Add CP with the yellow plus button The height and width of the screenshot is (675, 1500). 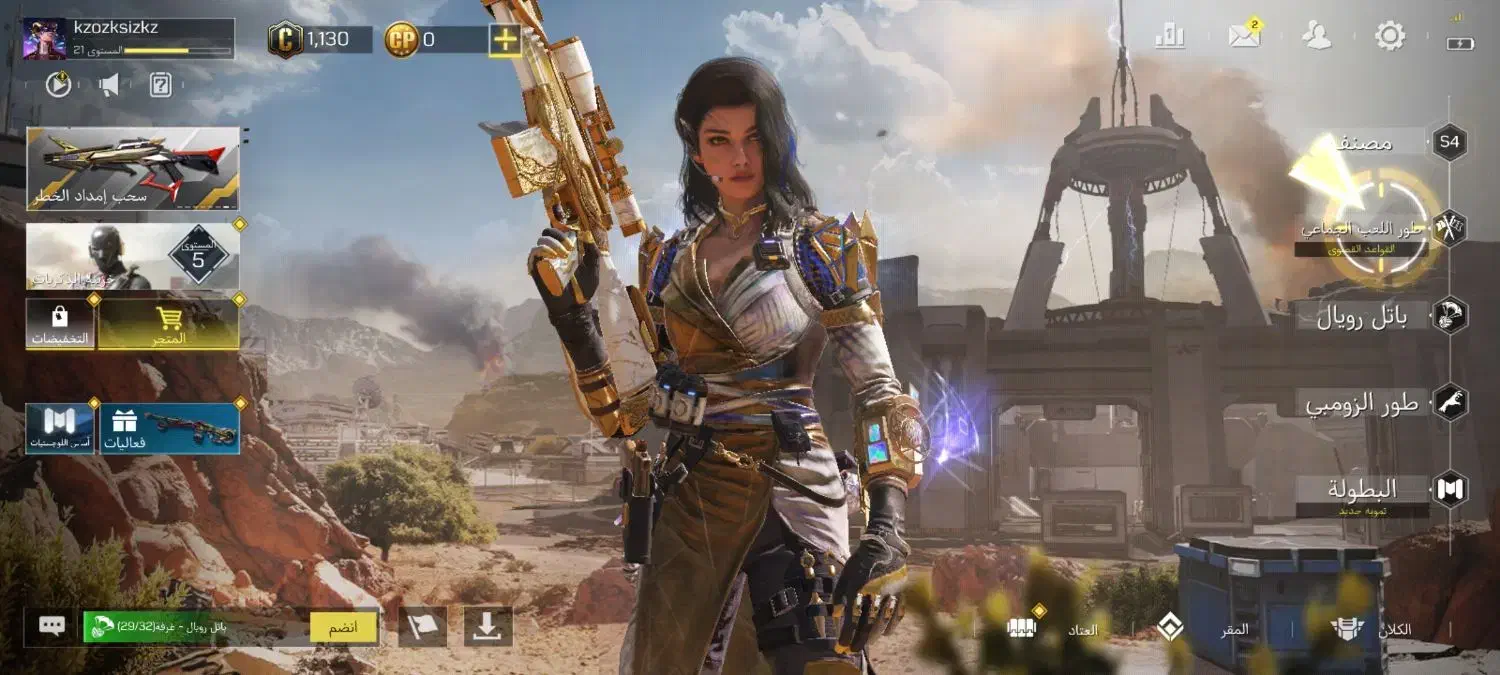click(505, 40)
